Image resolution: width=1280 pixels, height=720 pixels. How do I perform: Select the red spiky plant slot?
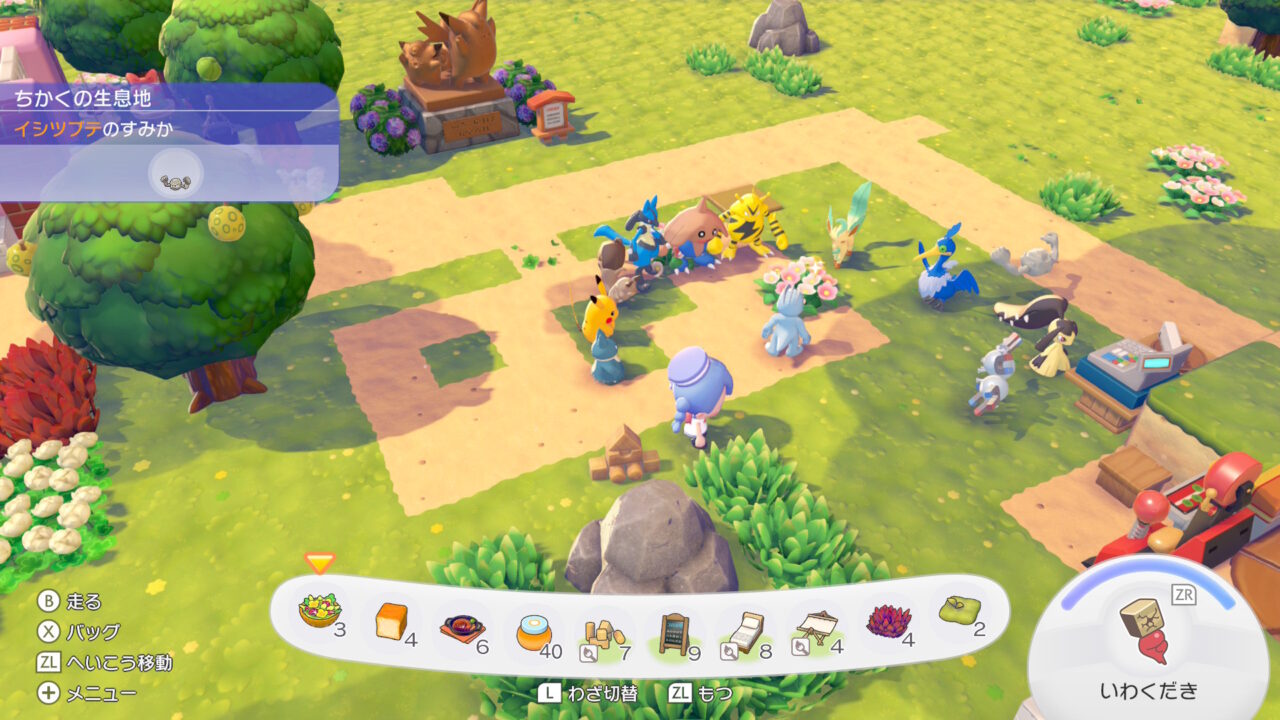pyautogui.click(x=888, y=621)
